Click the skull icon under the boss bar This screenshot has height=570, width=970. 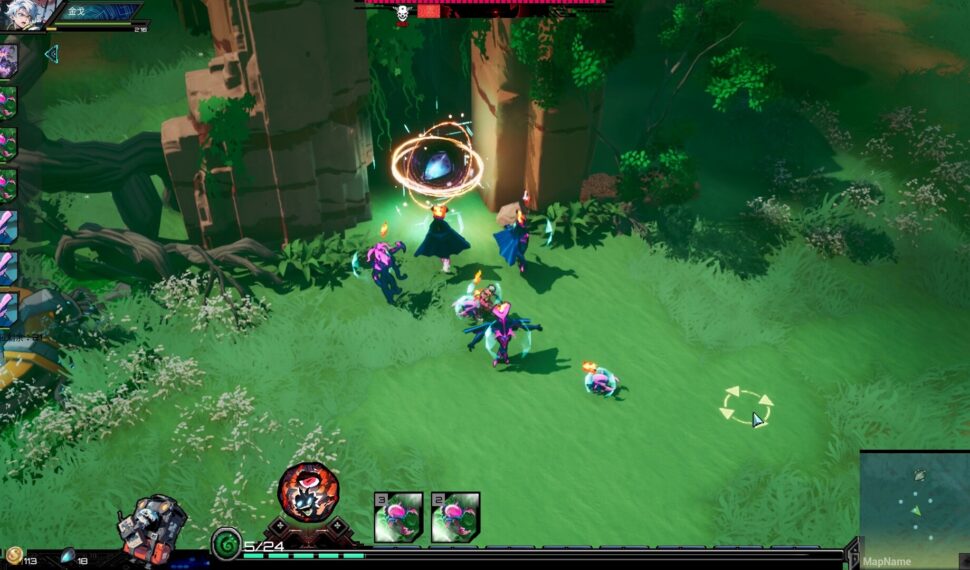click(x=402, y=14)
